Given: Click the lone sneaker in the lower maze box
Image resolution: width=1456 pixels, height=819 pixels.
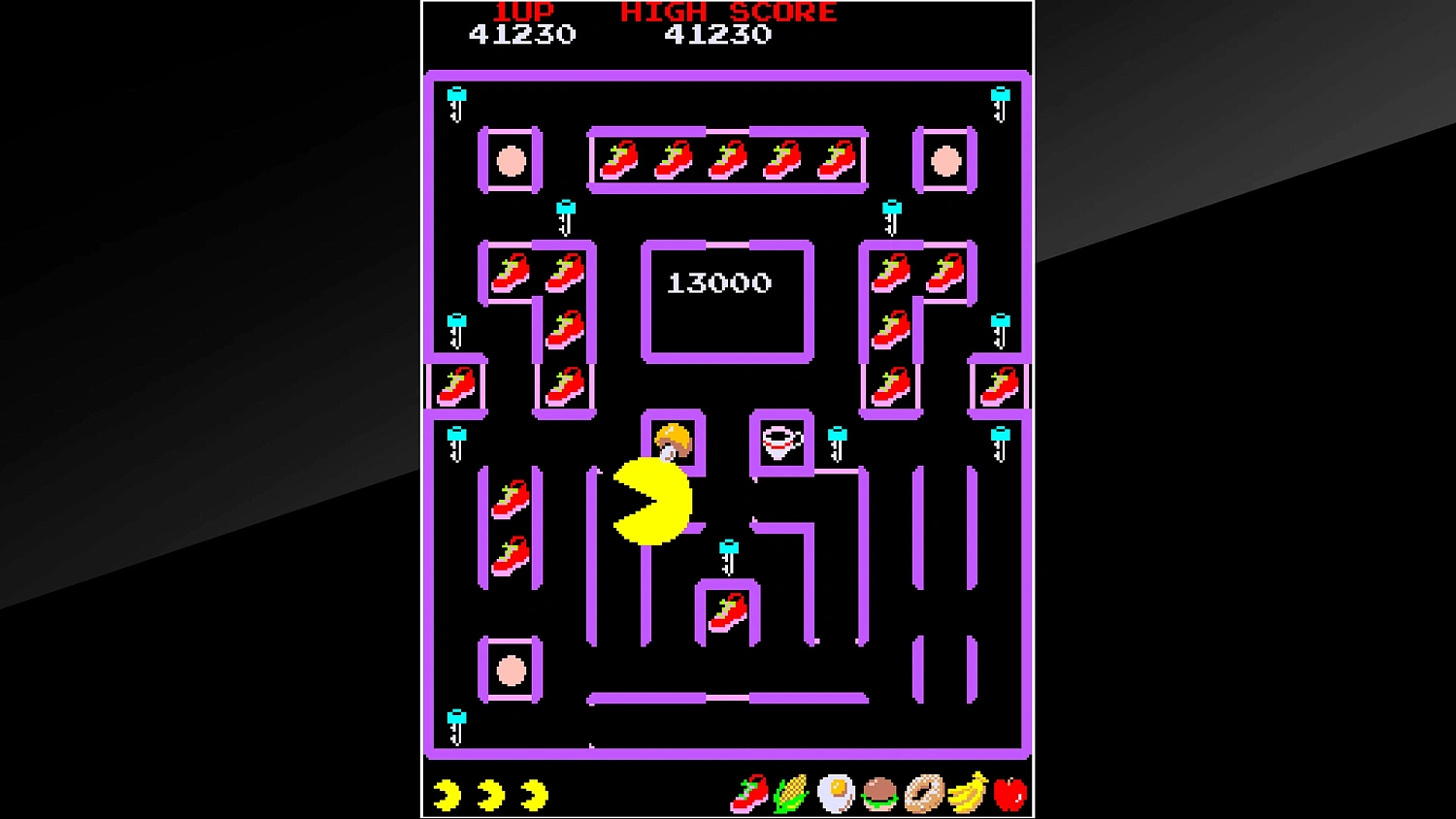Looking at the screenshot, I should pos(727,613).
